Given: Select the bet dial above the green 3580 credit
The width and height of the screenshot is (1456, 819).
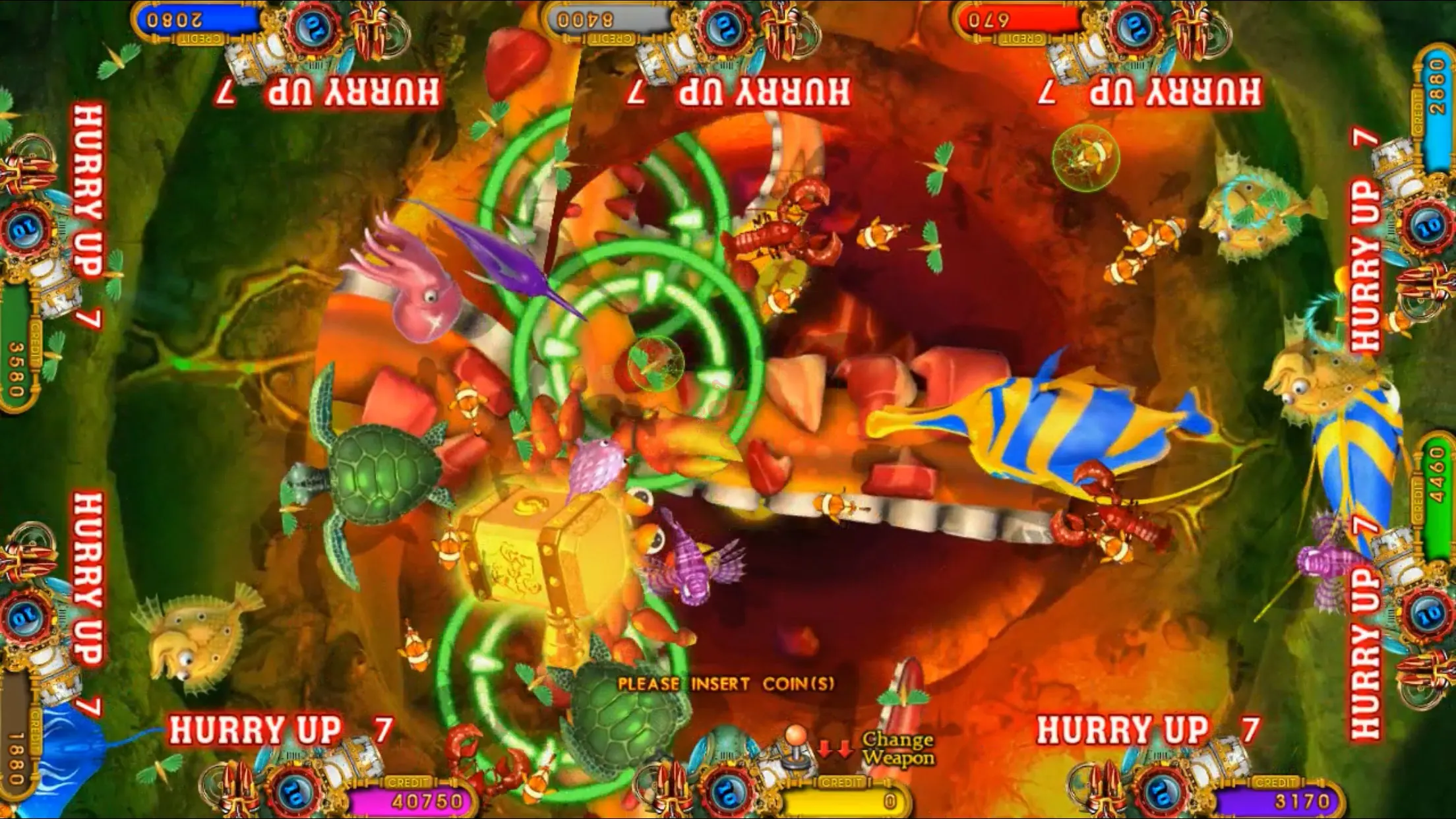Looking at the screenshot, I should [x=26, y=229].
